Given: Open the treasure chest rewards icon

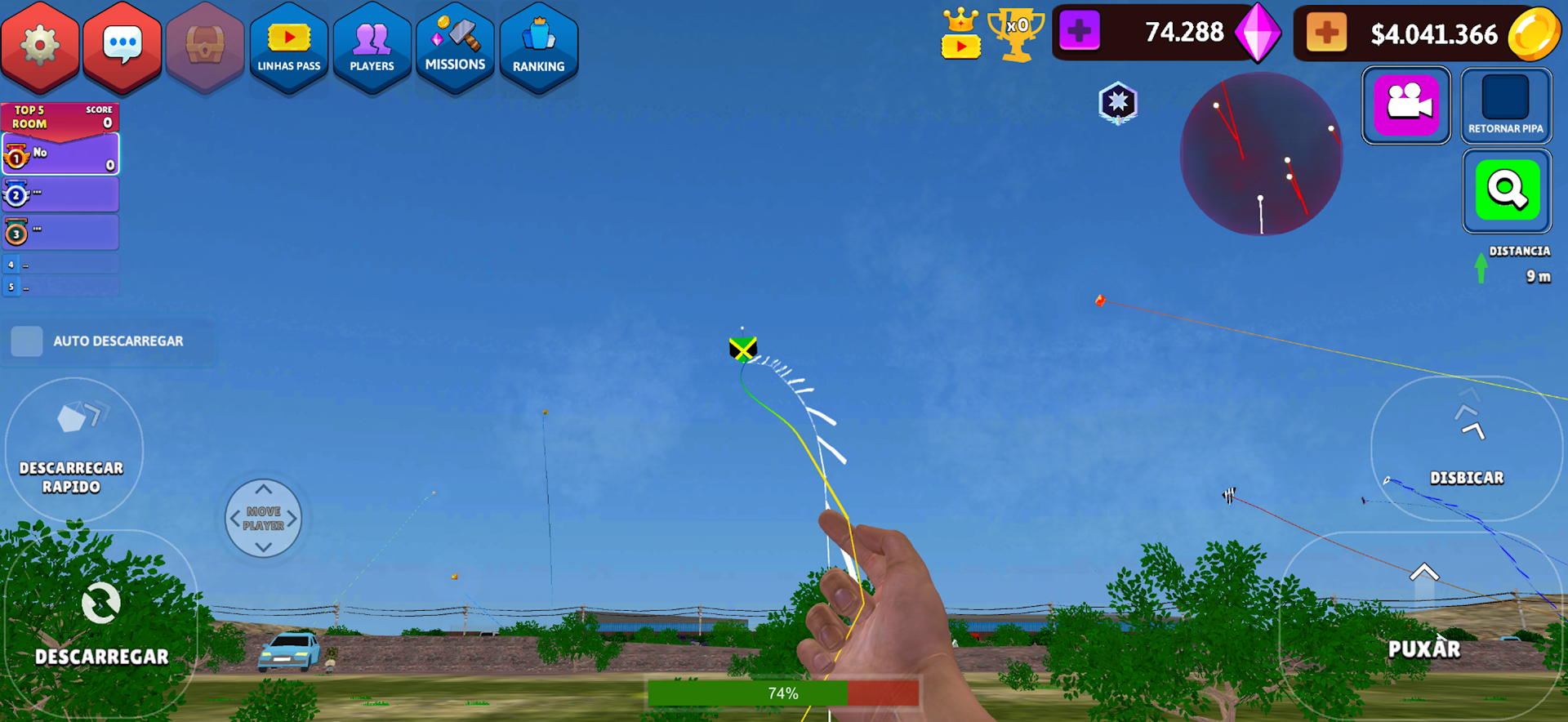Looking at the screenshot, I should point(205,45).
